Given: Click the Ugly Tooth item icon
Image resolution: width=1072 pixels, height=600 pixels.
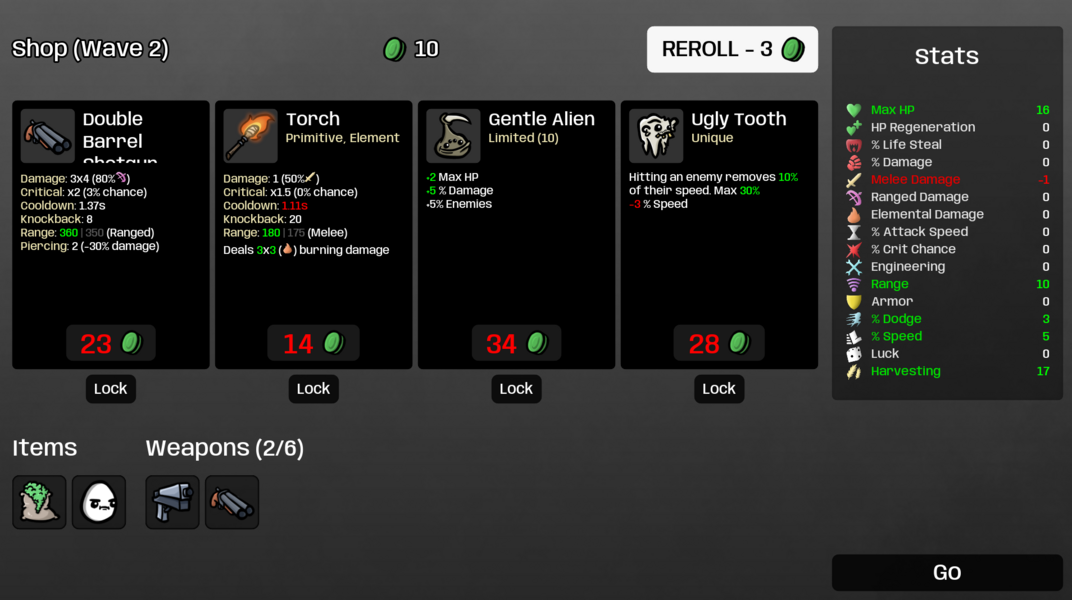Looking at the screenshot, I should [656, 136].
